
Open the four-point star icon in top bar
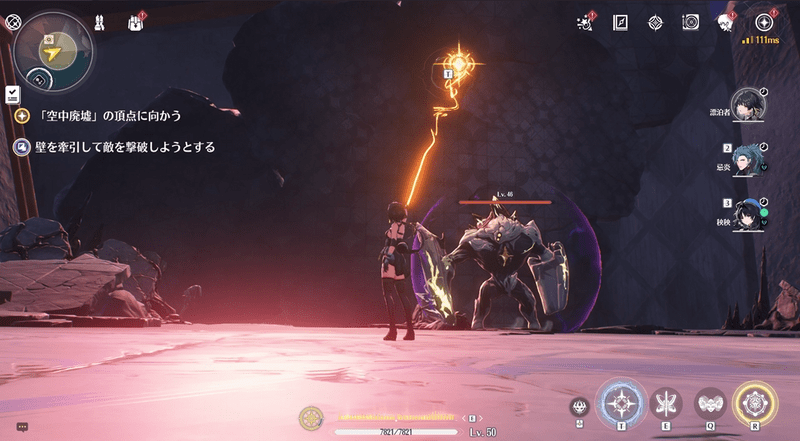click(x=655, y=22)
